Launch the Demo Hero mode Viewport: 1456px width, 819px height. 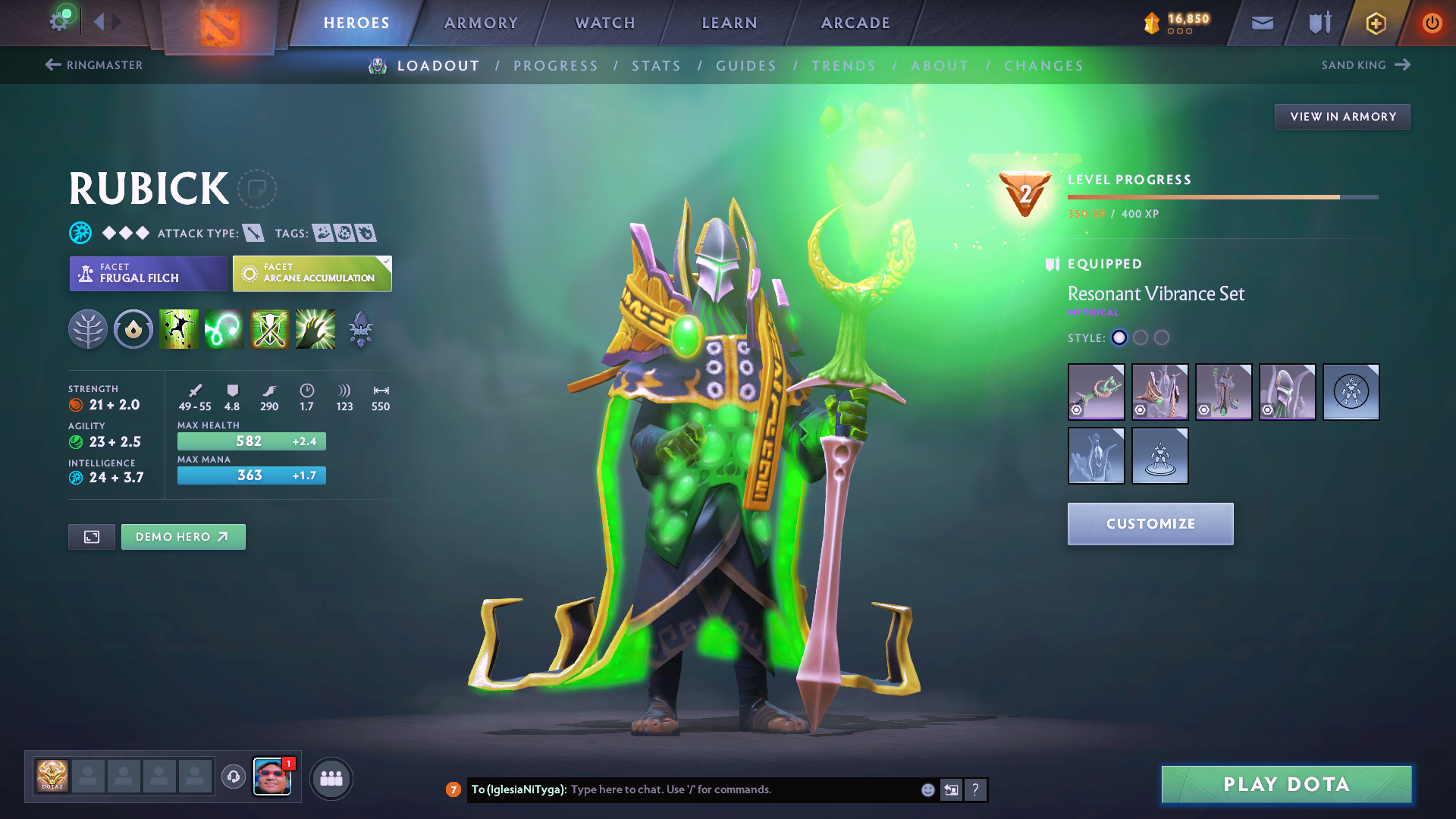(x=183, y=537)
